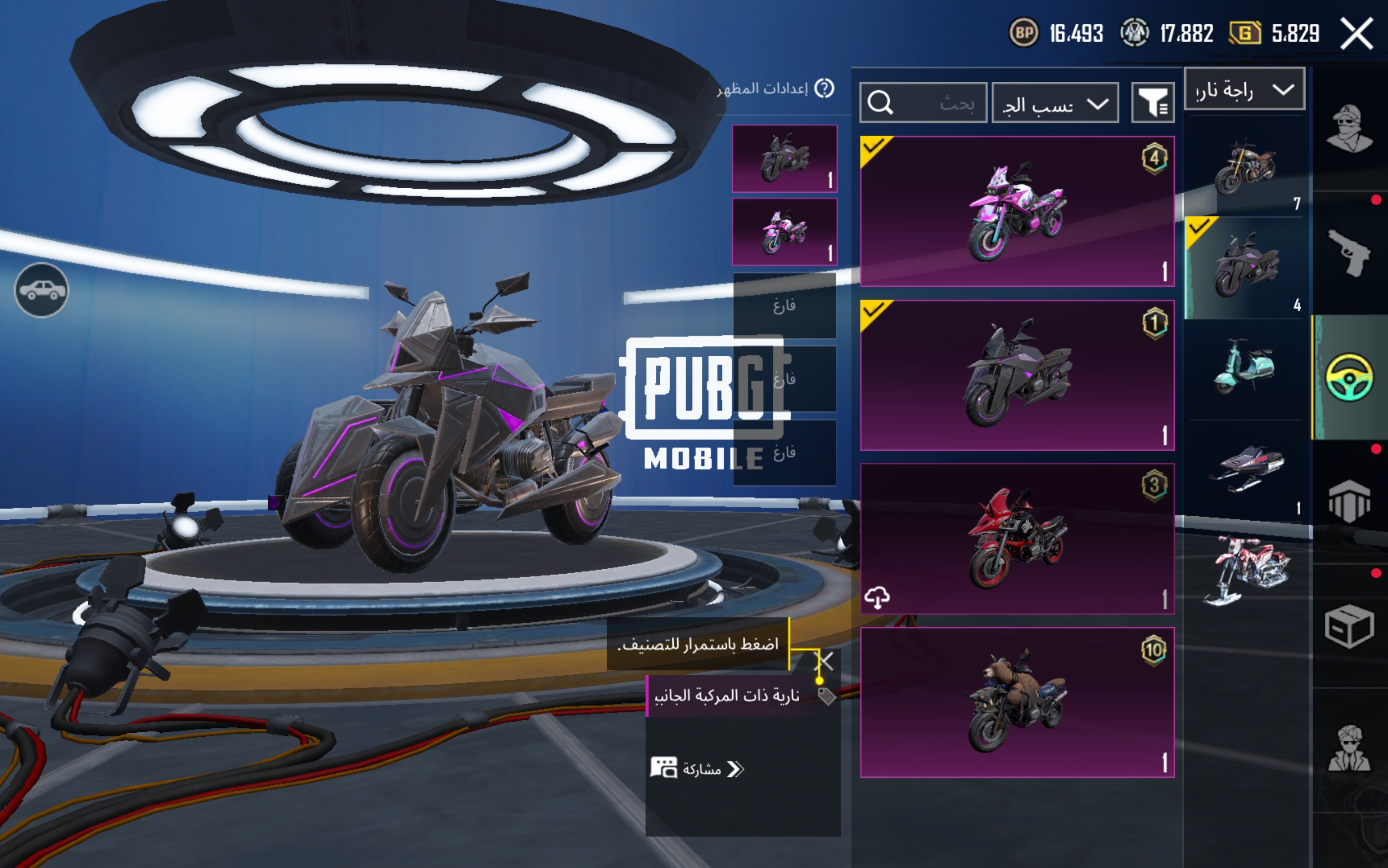Select the pink and white motorcycle skin
1388x868 pixels.
[1016, 211]
